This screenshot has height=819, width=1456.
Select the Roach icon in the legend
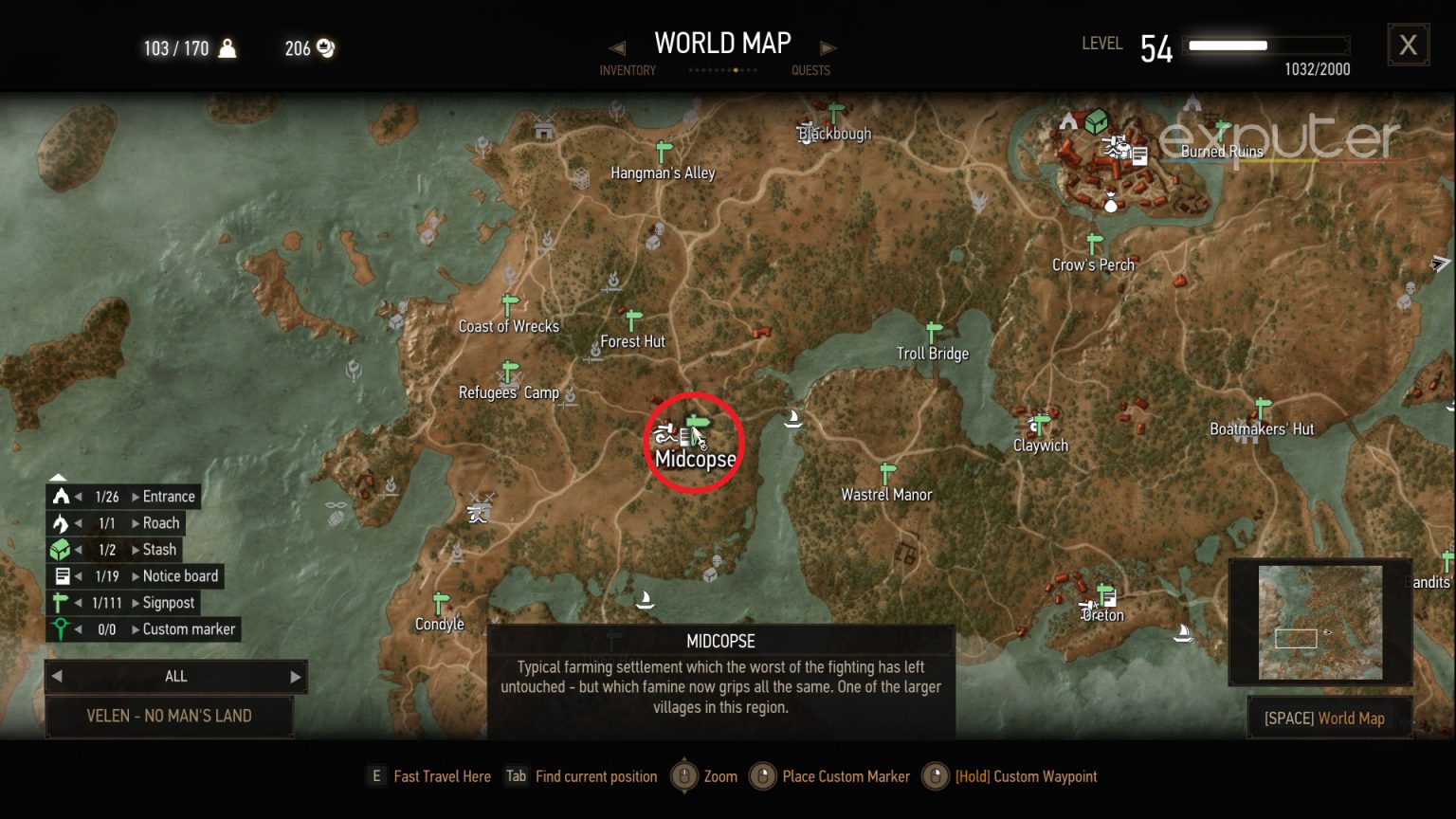click(60, 522)
